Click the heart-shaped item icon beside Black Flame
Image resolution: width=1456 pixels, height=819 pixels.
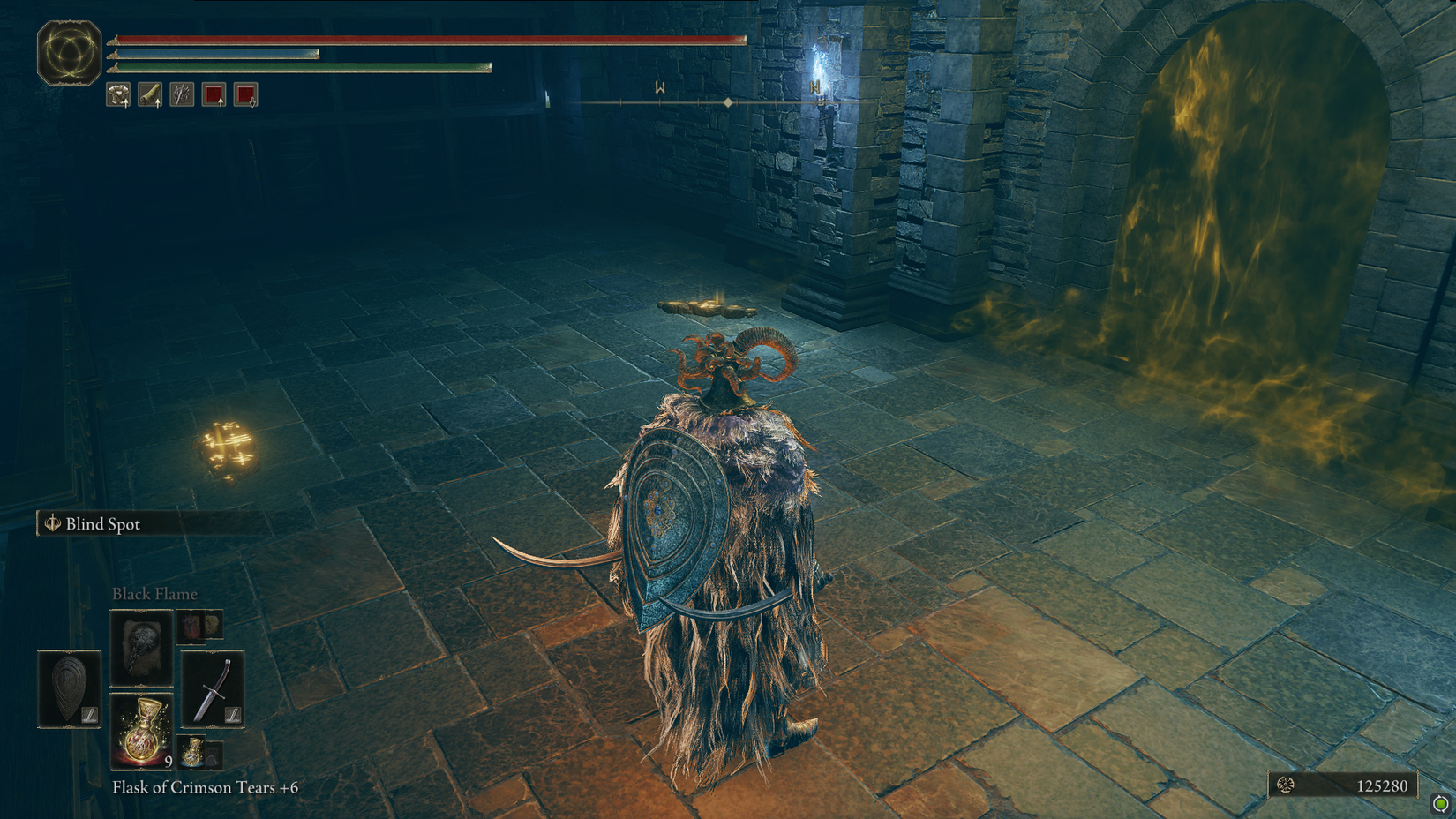(191, 627)
